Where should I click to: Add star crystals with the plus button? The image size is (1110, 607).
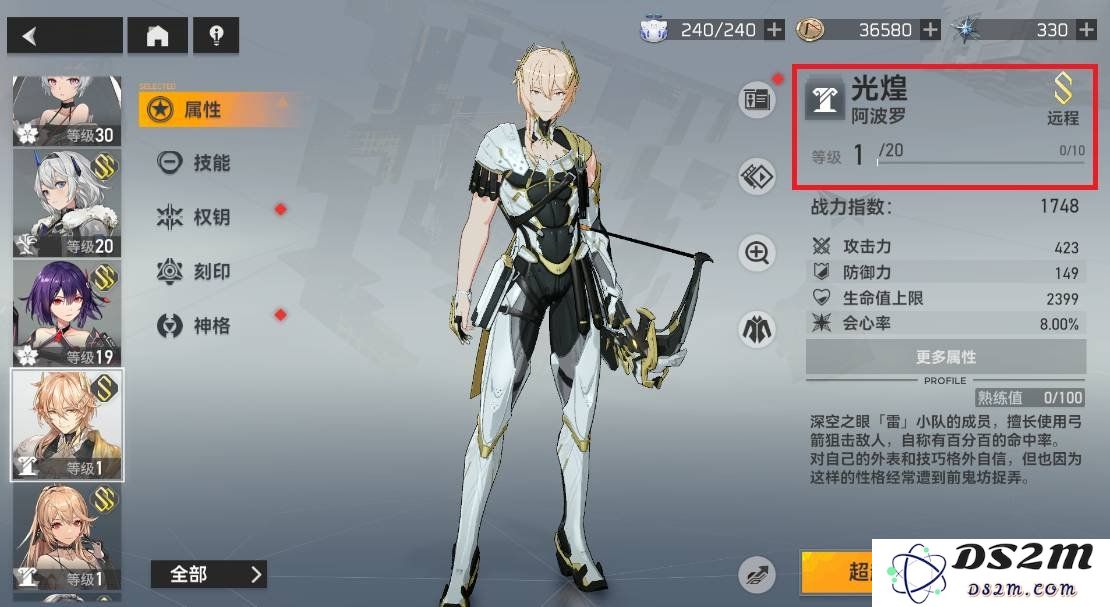1086,30
